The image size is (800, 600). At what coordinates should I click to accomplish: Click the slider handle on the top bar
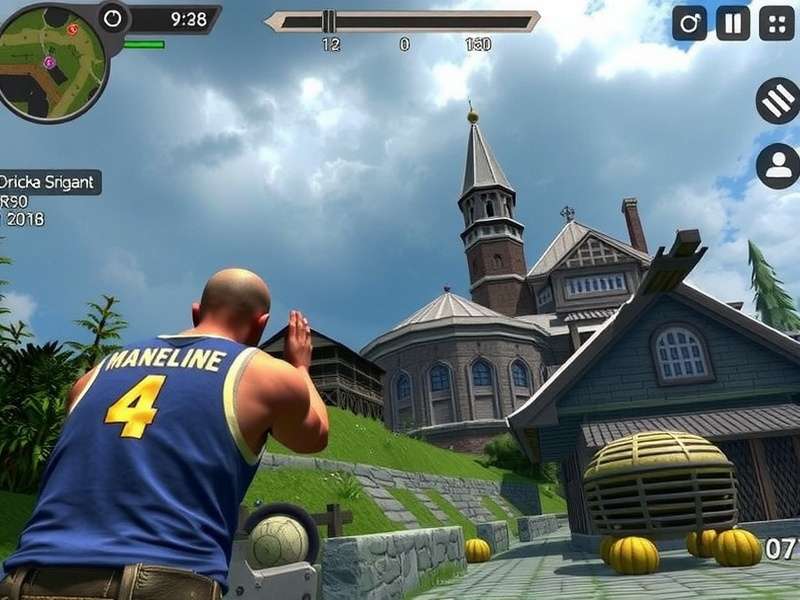coord(329,21)
